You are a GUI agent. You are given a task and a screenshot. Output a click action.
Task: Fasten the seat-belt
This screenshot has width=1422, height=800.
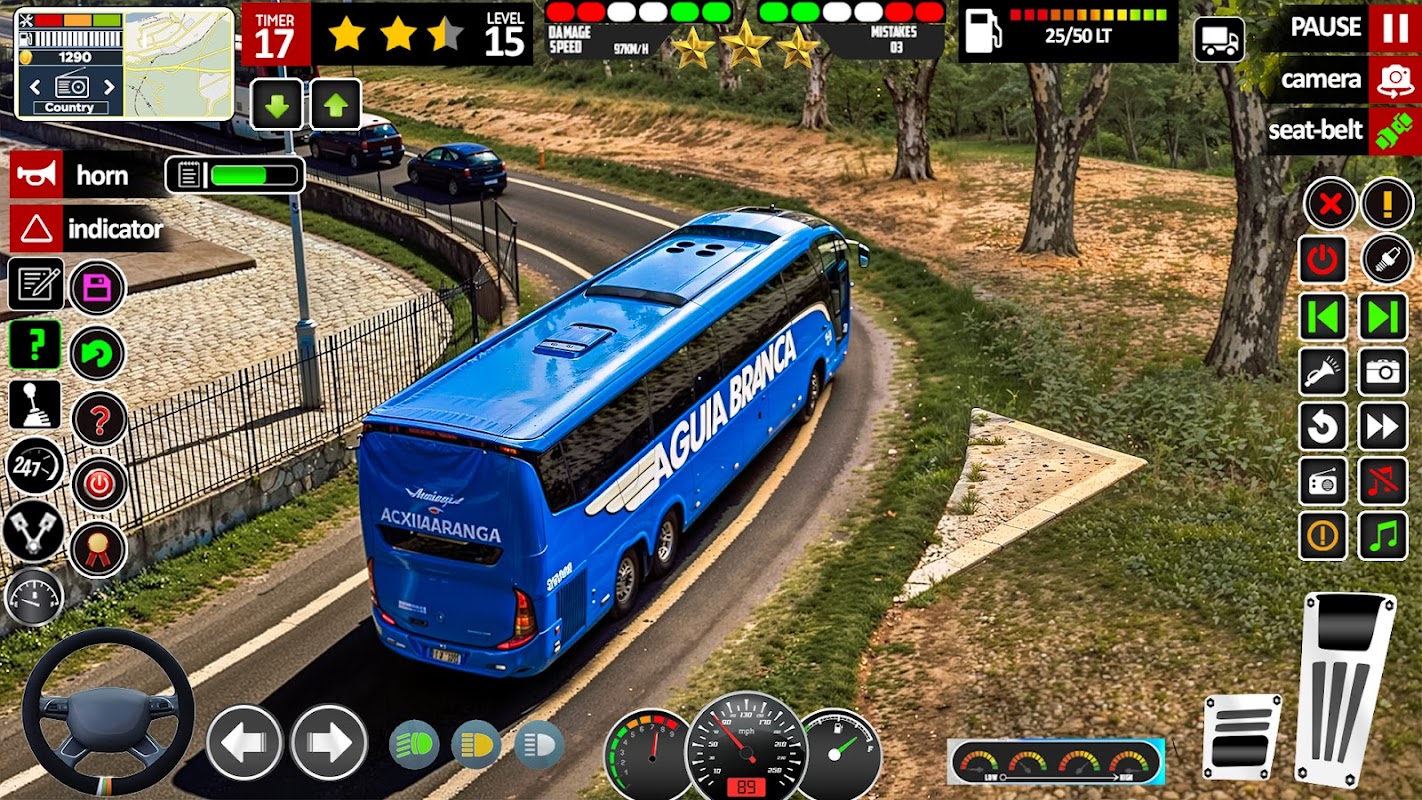click(x=1394, y=131)
